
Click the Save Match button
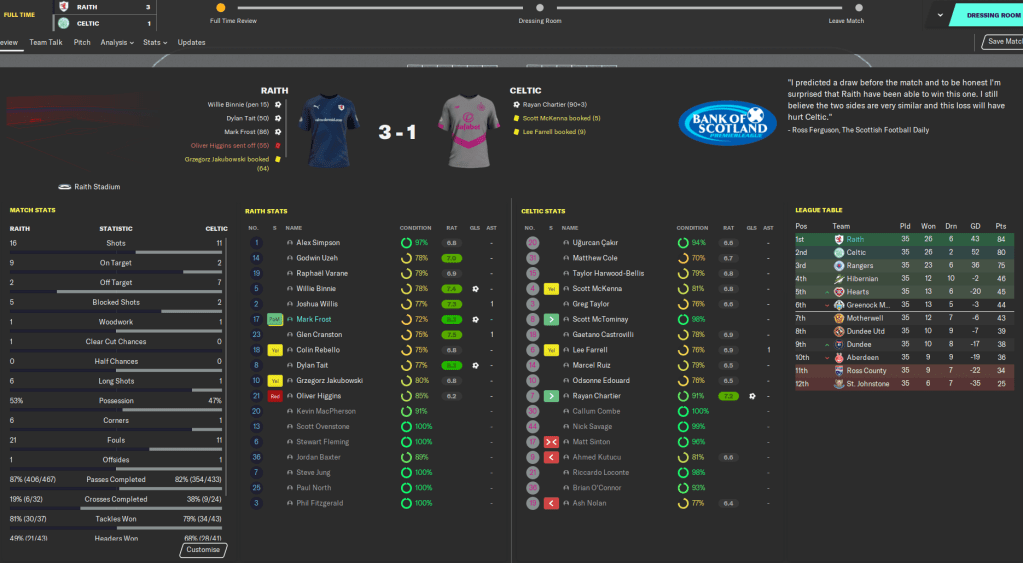(1003, 42)
